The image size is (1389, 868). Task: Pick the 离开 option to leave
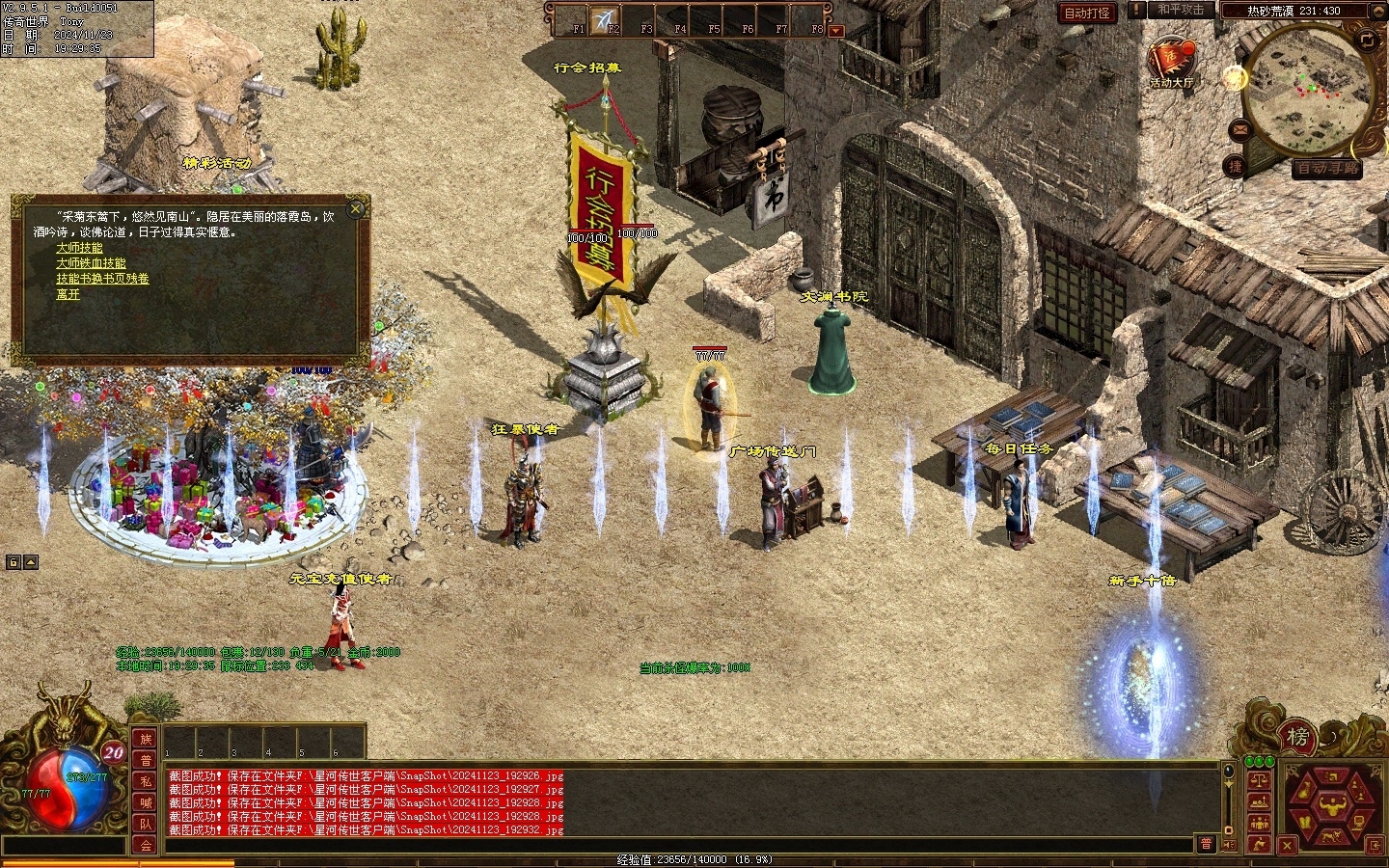point(68,294)
